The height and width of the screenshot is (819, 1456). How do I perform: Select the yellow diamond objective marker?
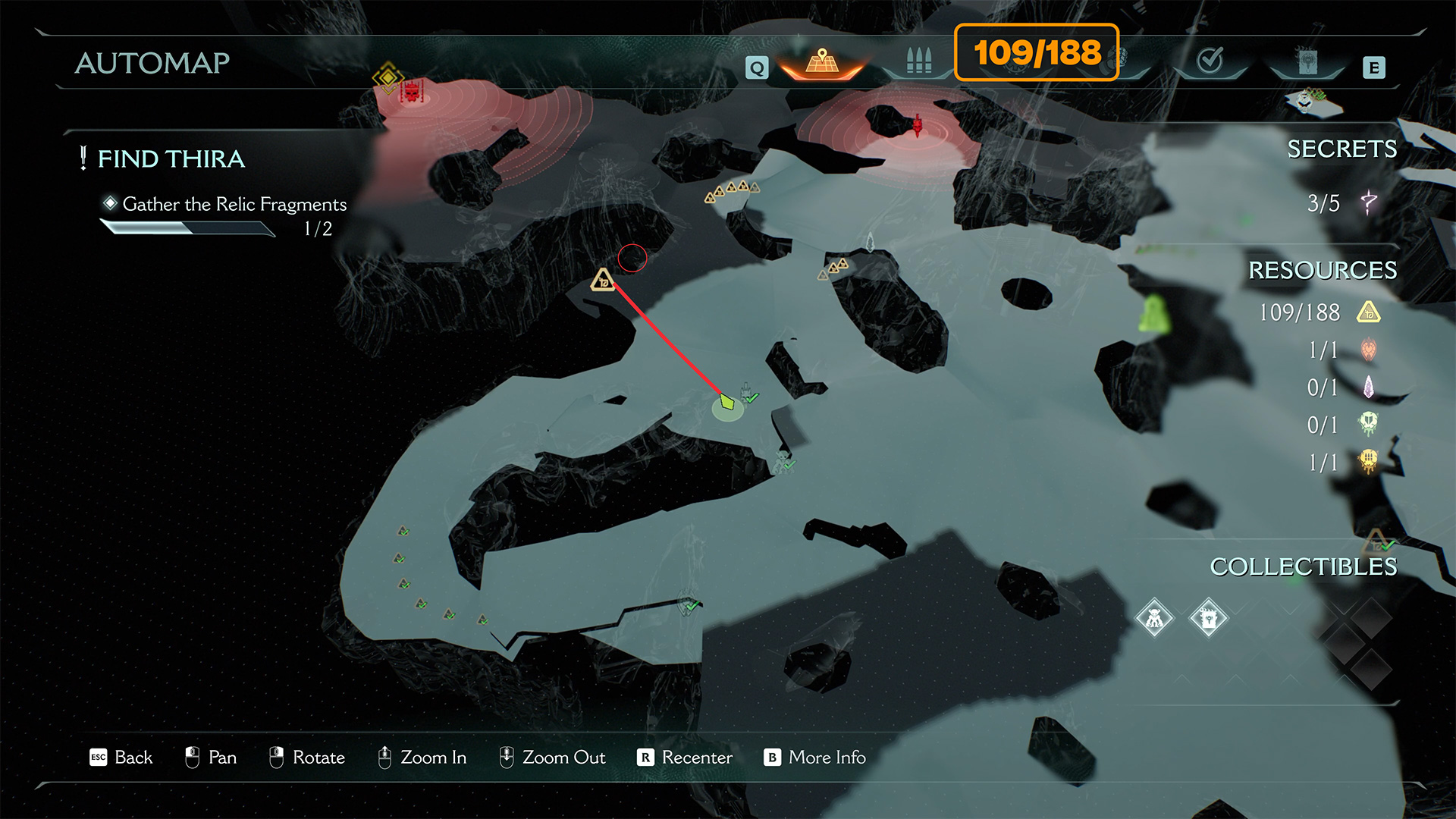point(388,77)
